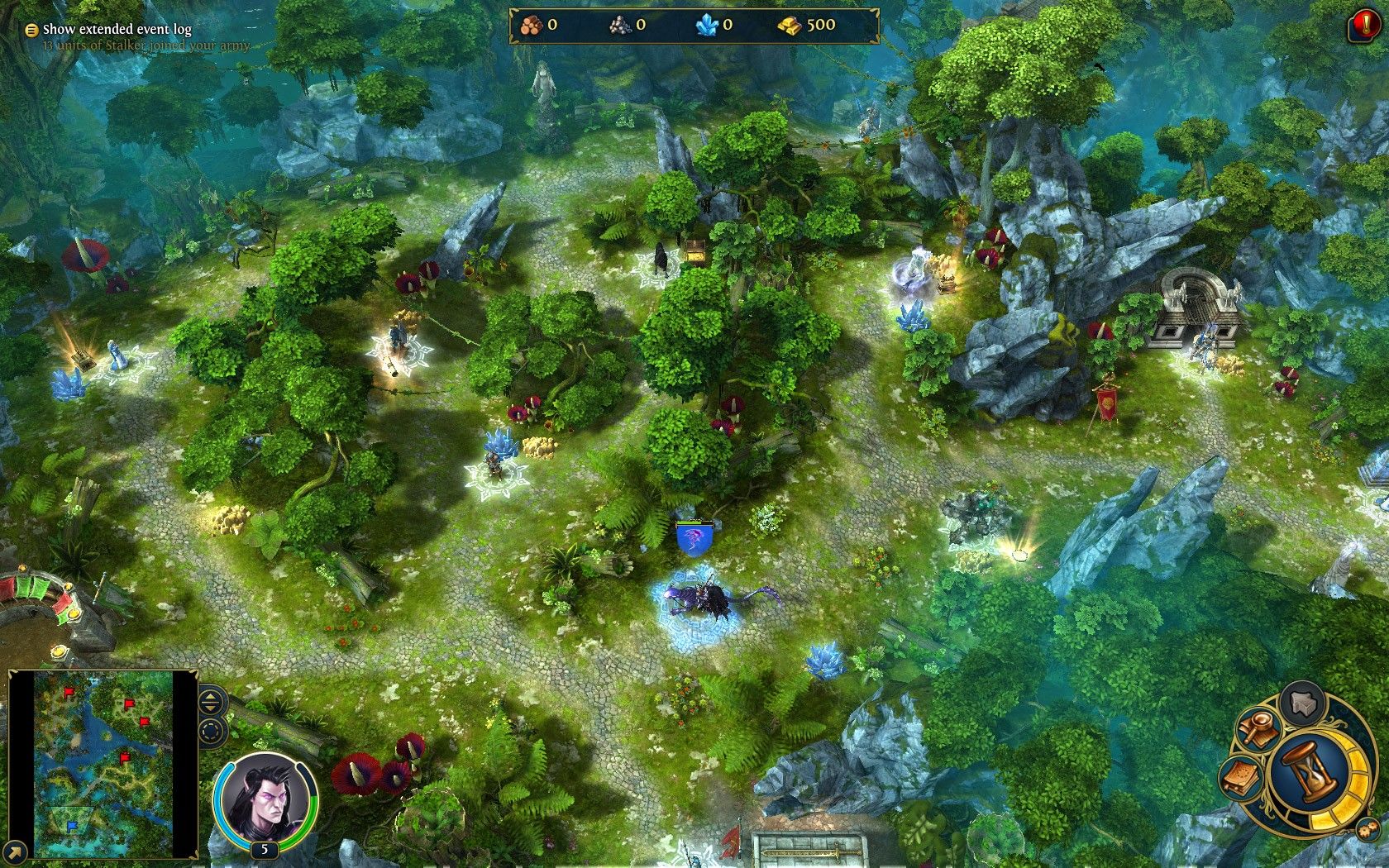This screenshot has width=1389, height=868.
Task: Select the dark elf hero portrait
Action: 265,798
